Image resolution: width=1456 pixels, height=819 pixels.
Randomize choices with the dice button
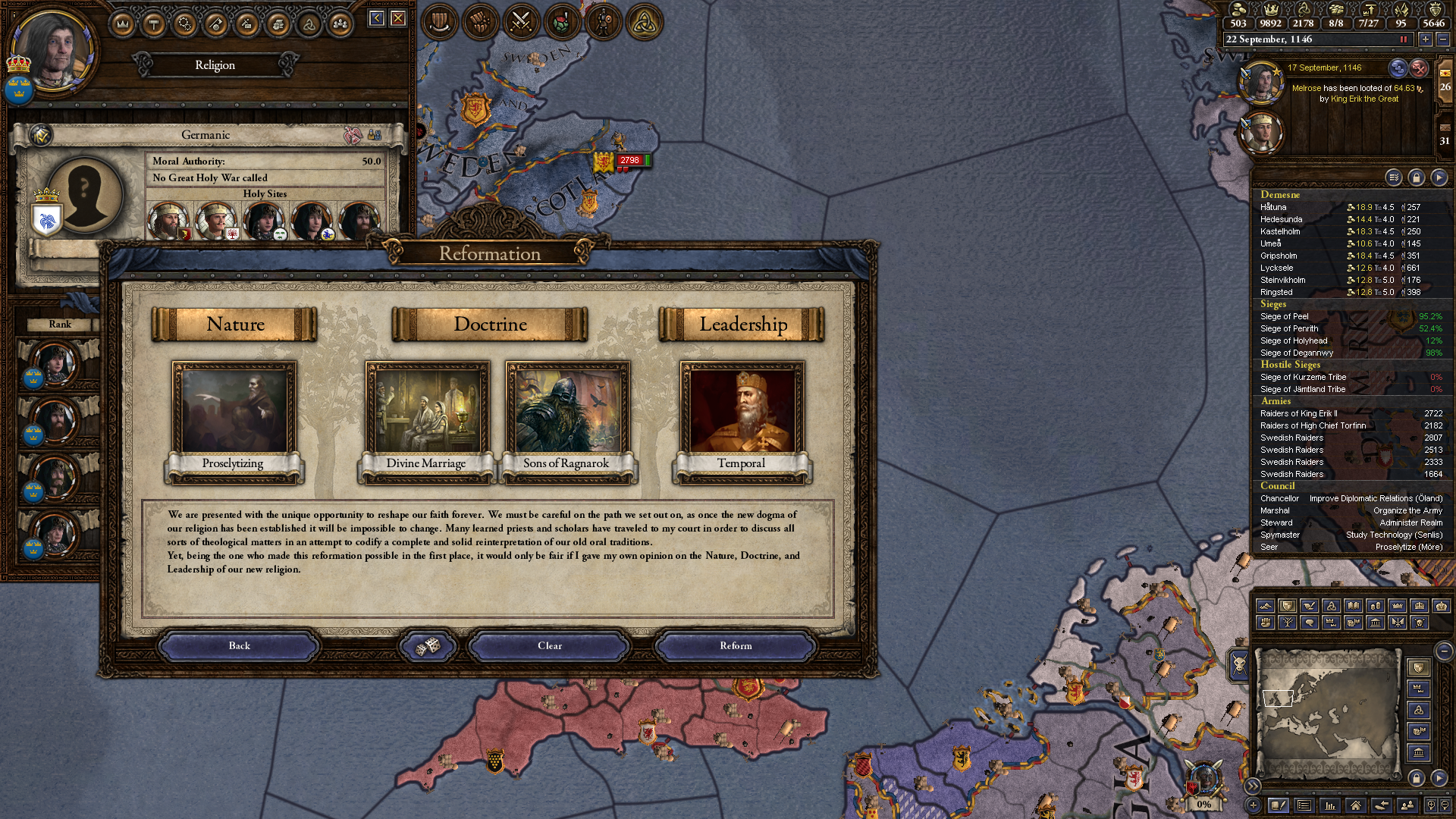[x=428, y=646]
